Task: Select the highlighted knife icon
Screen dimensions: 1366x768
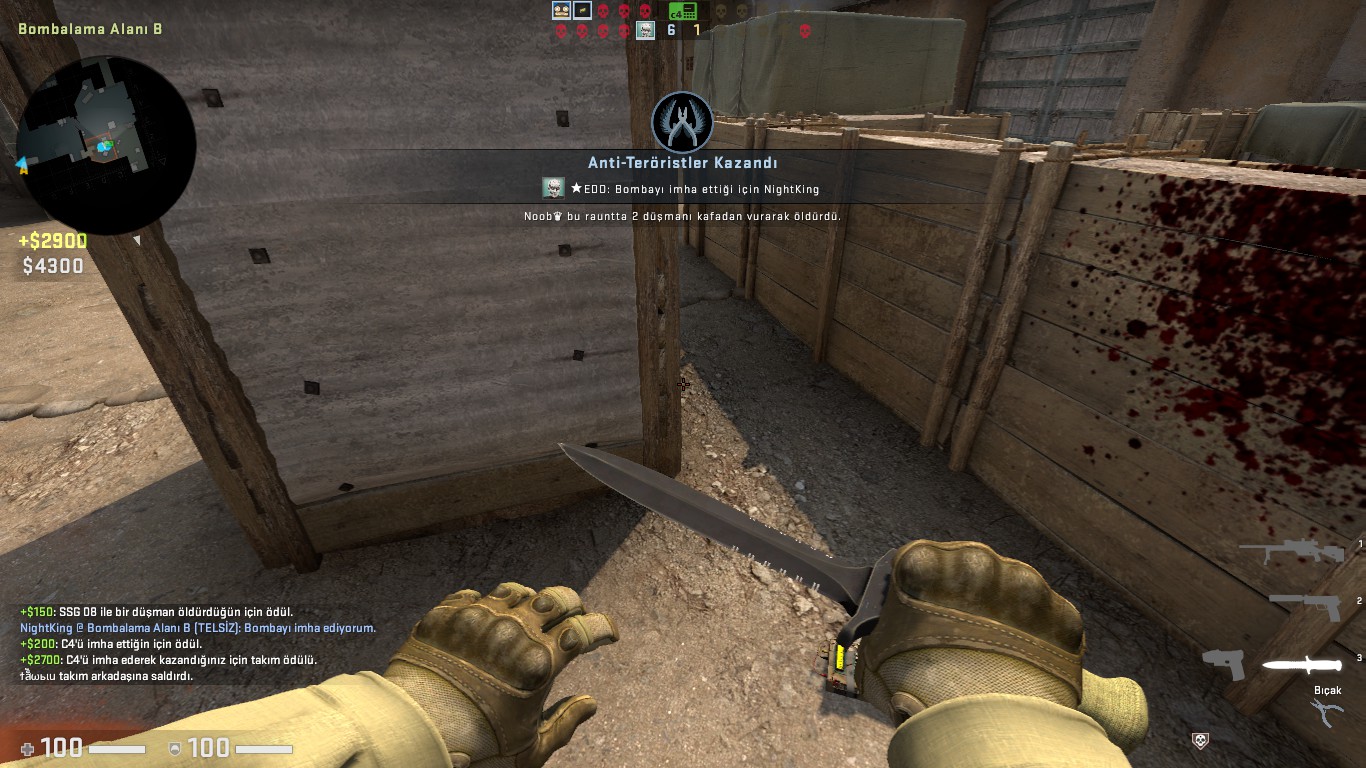Action: [1299, 665]
